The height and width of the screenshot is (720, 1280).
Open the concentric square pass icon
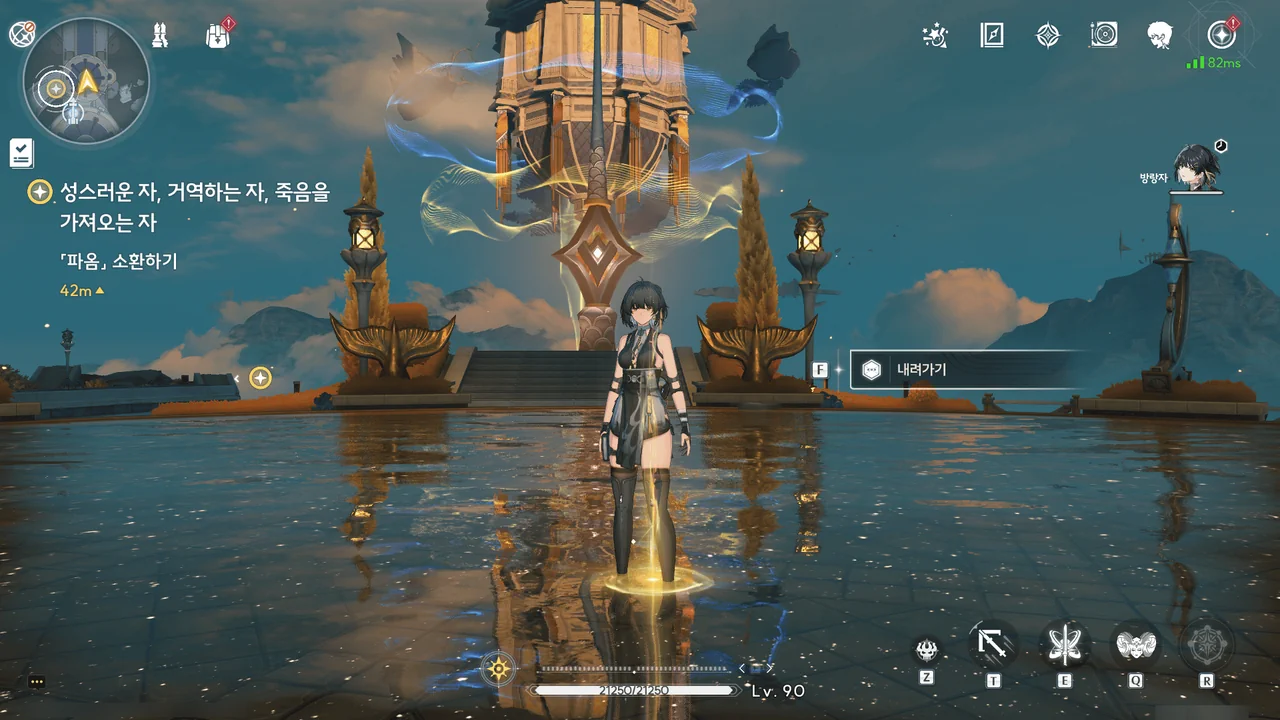(x=1104, y=36)
